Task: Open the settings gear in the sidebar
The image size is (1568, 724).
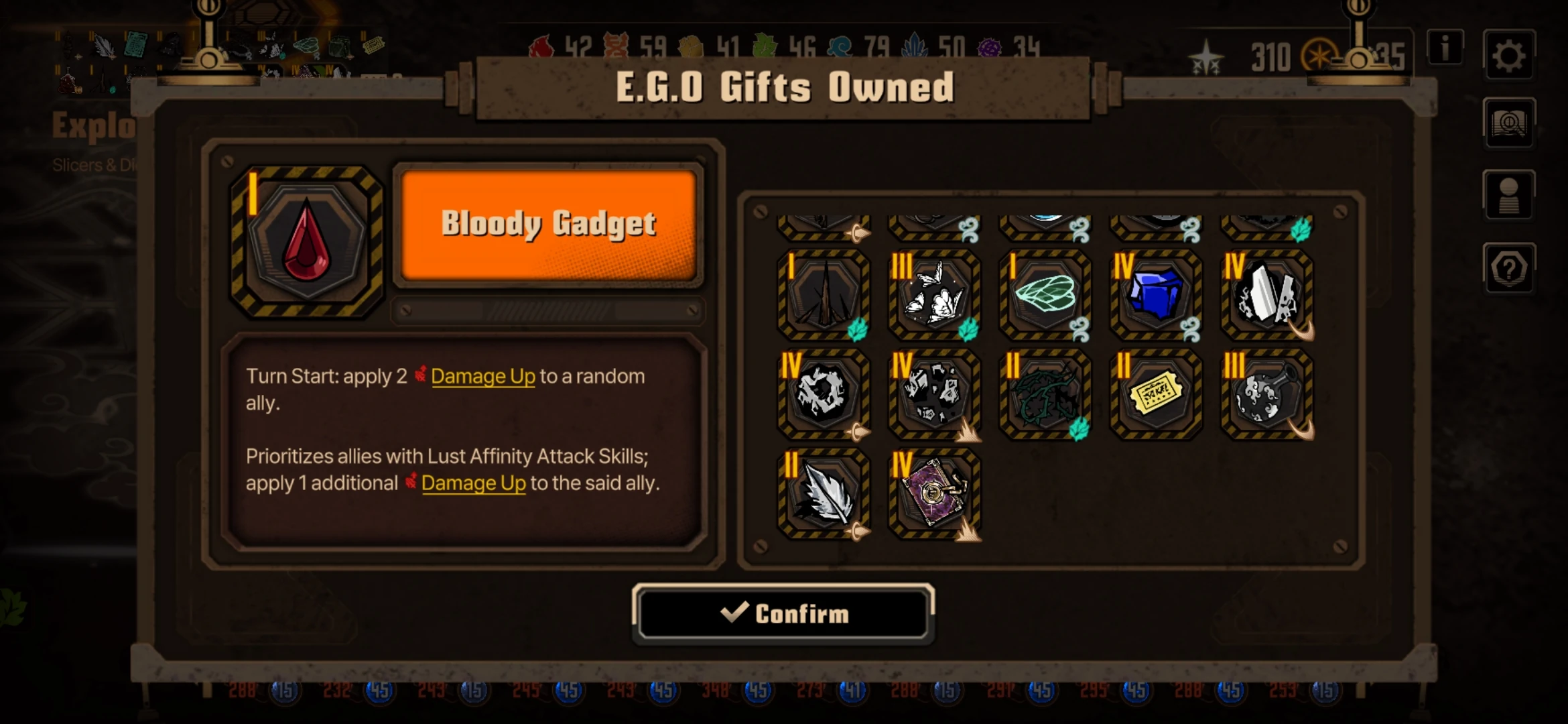Action: pyautogui.click(x=1510, y=56)
